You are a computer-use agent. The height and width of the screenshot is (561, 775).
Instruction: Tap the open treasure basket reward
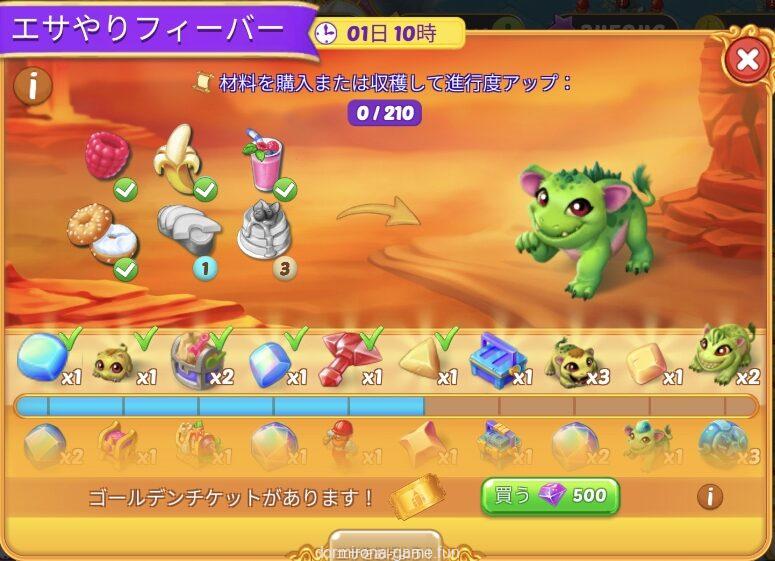click(196, 358)
